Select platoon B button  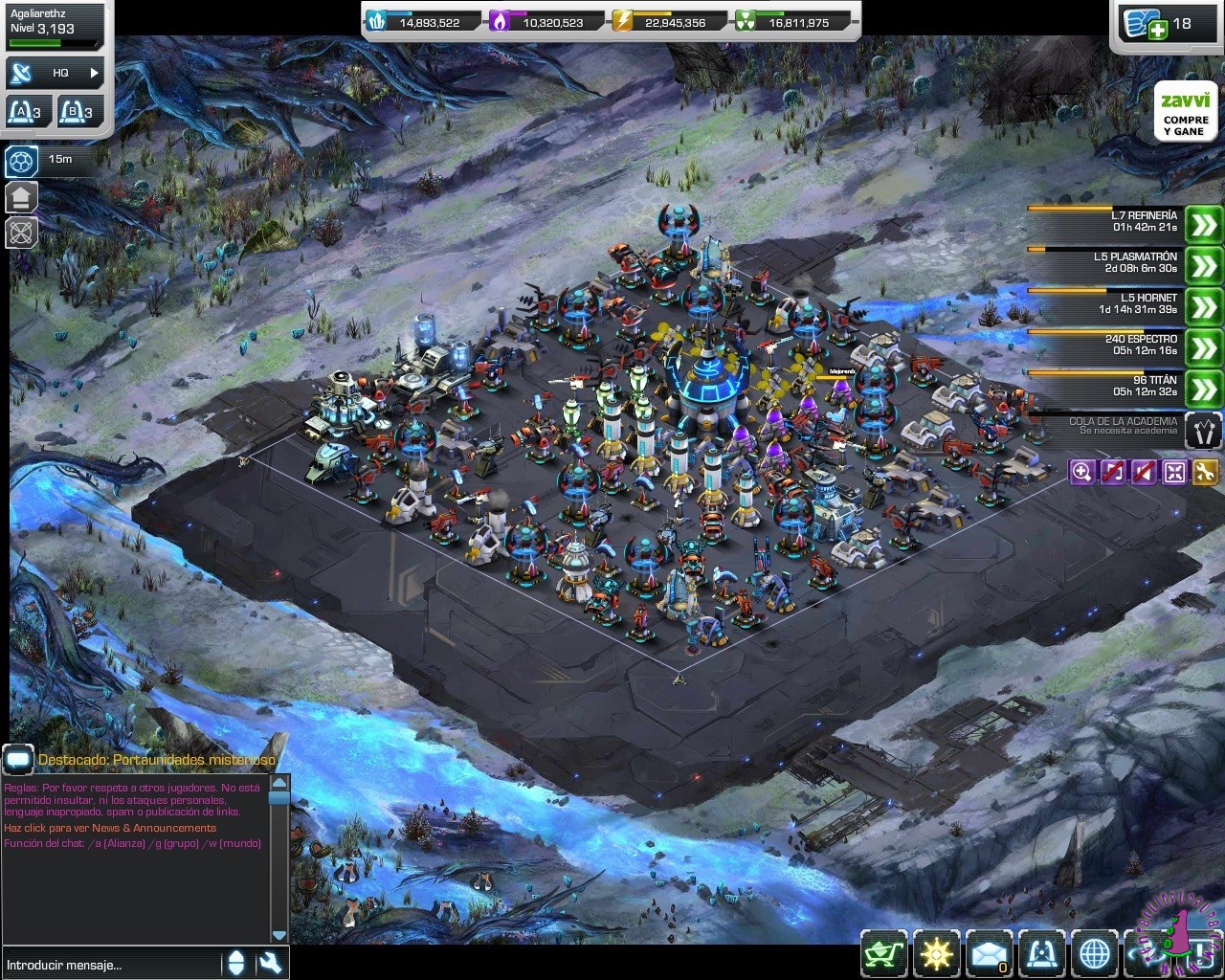click(79, 112)
